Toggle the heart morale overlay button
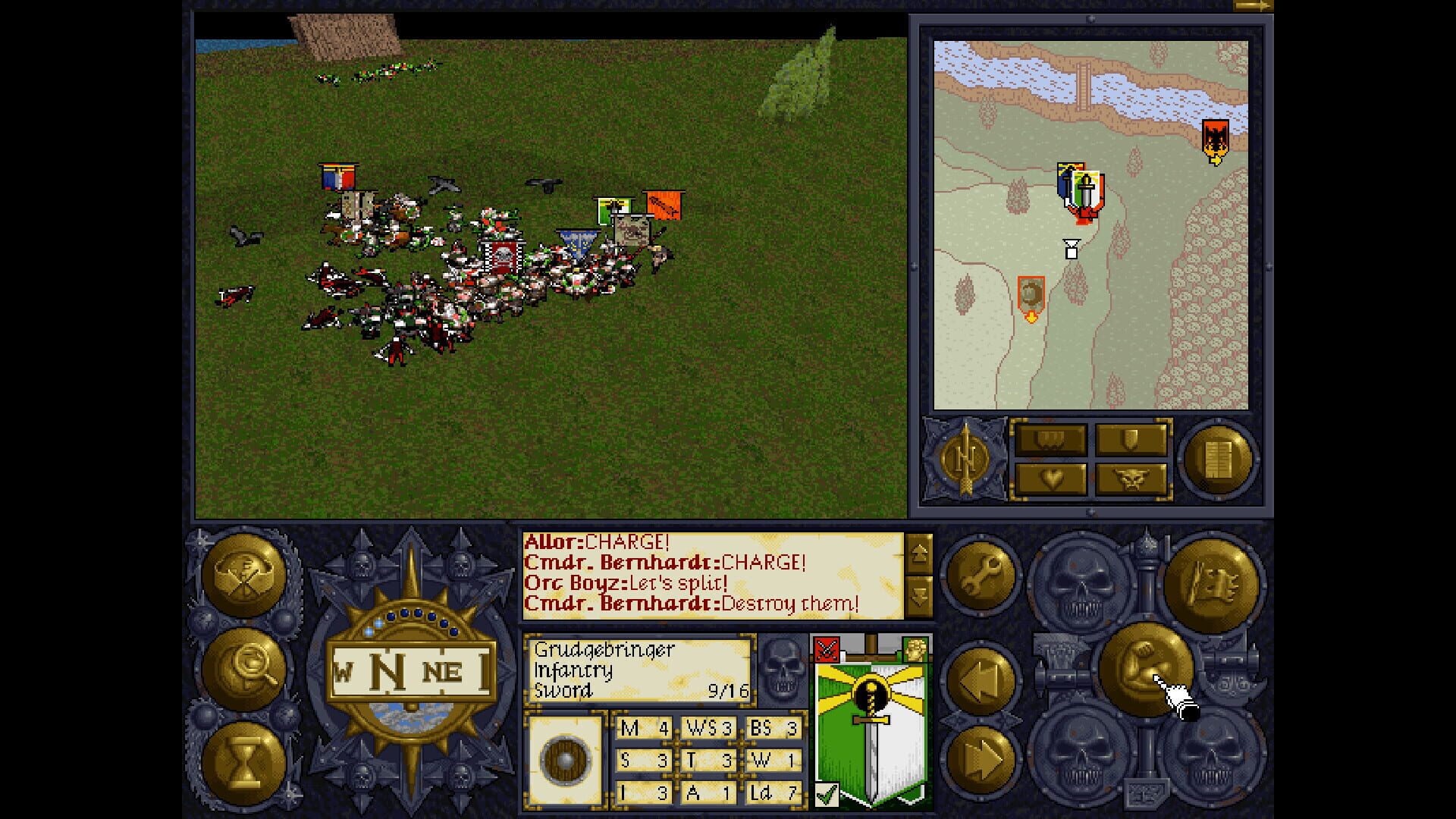The image size is (1456, 819). 1050,479
